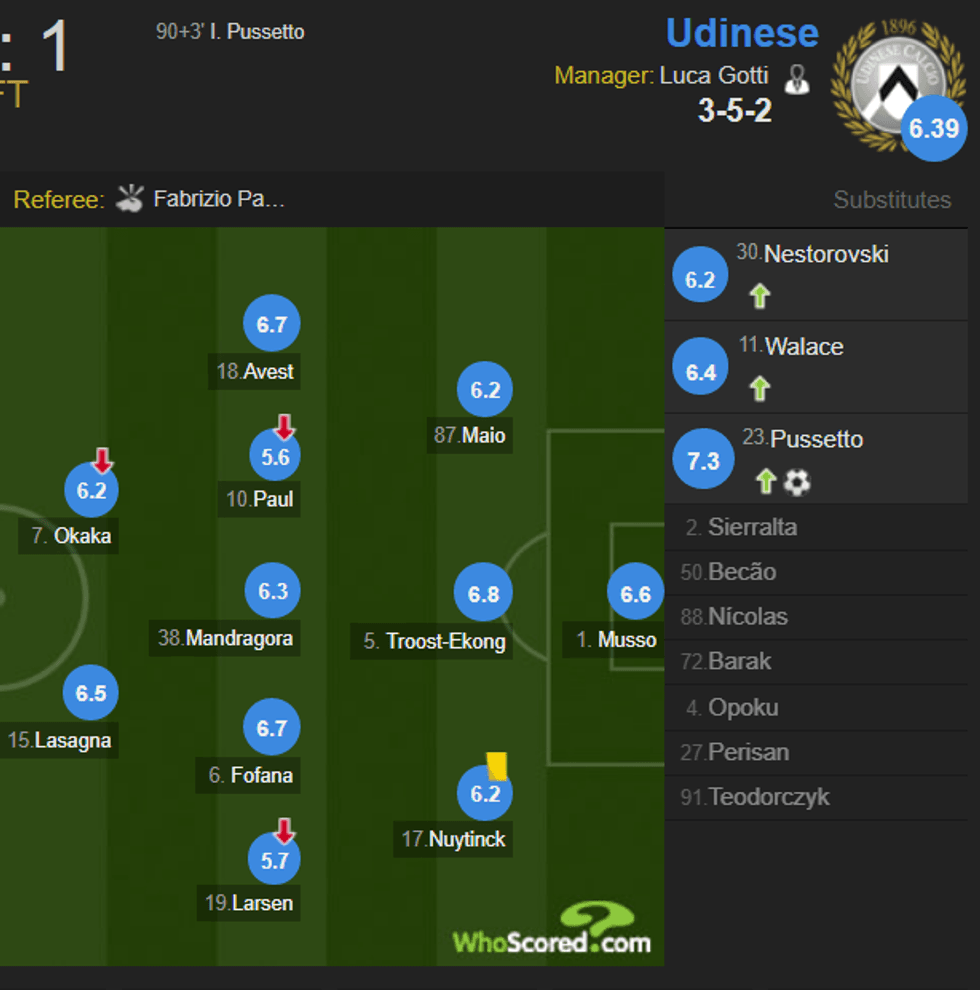The height and width of the screenshot is (990, 980).
Task: Select unused substitute Sierralta
Action: 752,527
